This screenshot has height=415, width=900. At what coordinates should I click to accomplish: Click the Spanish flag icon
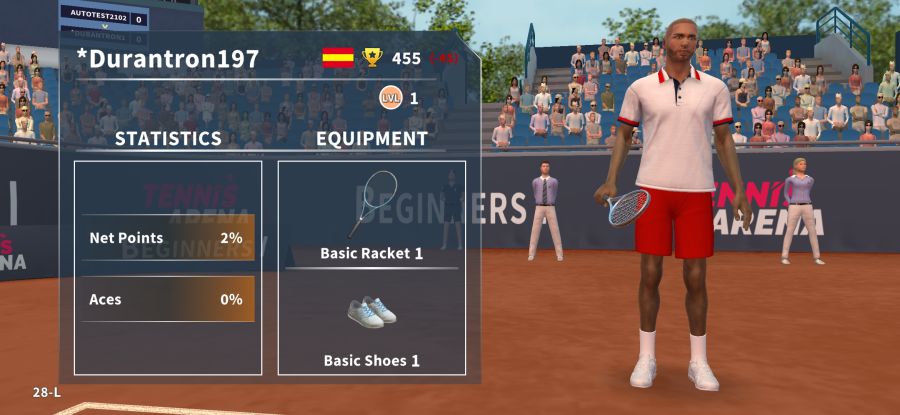[x=338, y=58]
